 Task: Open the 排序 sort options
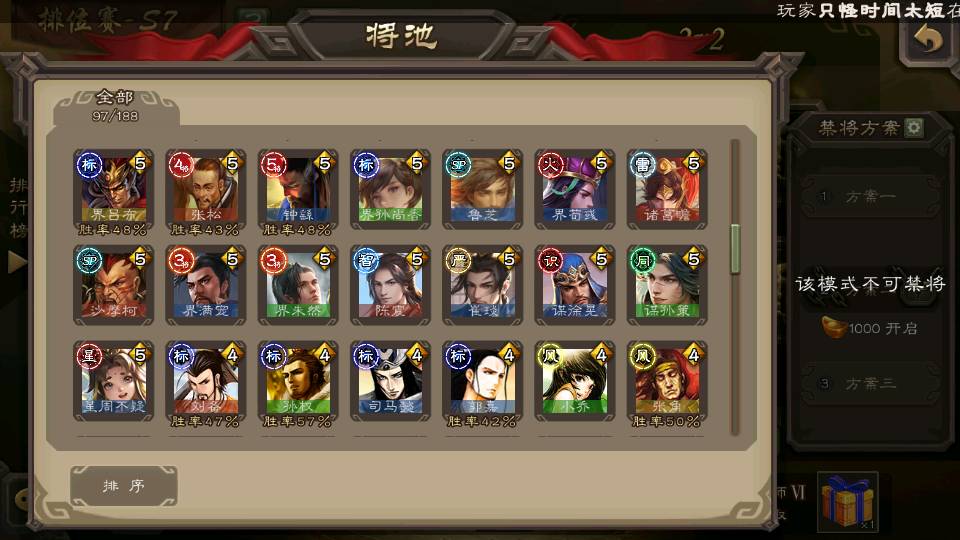(x=124, y=486)
